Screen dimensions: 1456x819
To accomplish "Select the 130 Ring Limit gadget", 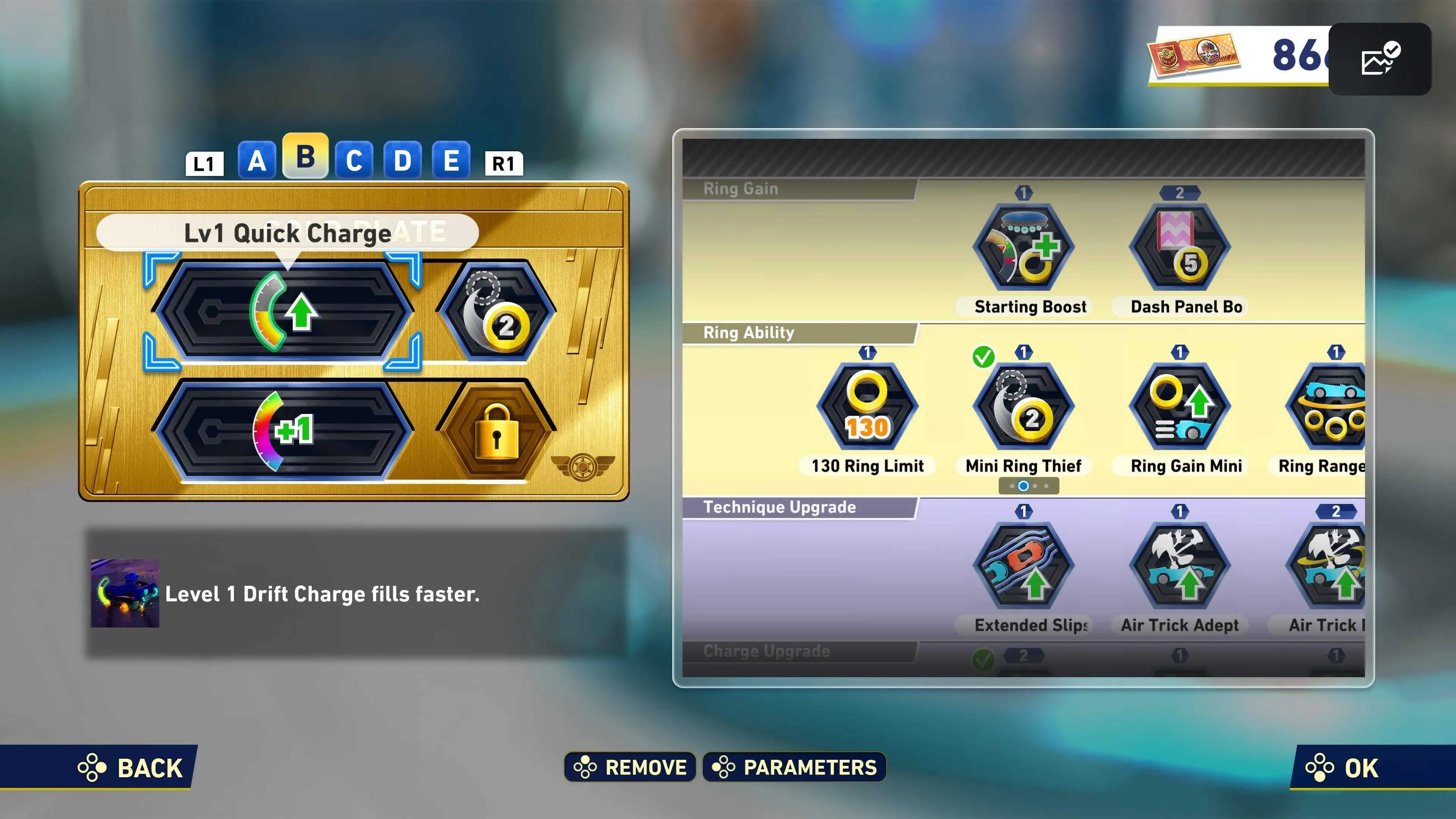I will [867, 407].
